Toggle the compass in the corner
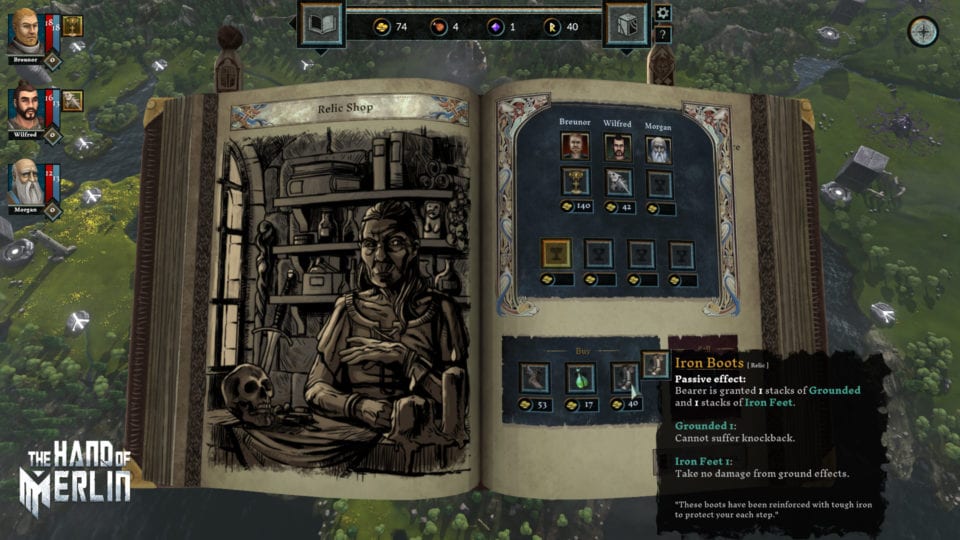Screen dimensions: 960x540 coord(922,32)
